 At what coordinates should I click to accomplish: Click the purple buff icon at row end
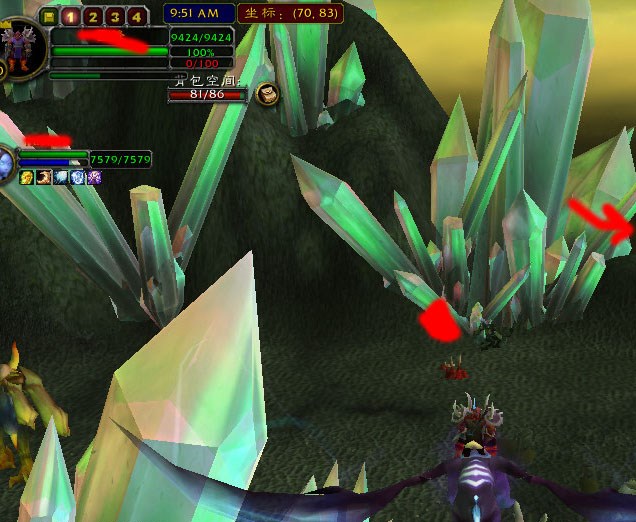[x=94, y=177]
